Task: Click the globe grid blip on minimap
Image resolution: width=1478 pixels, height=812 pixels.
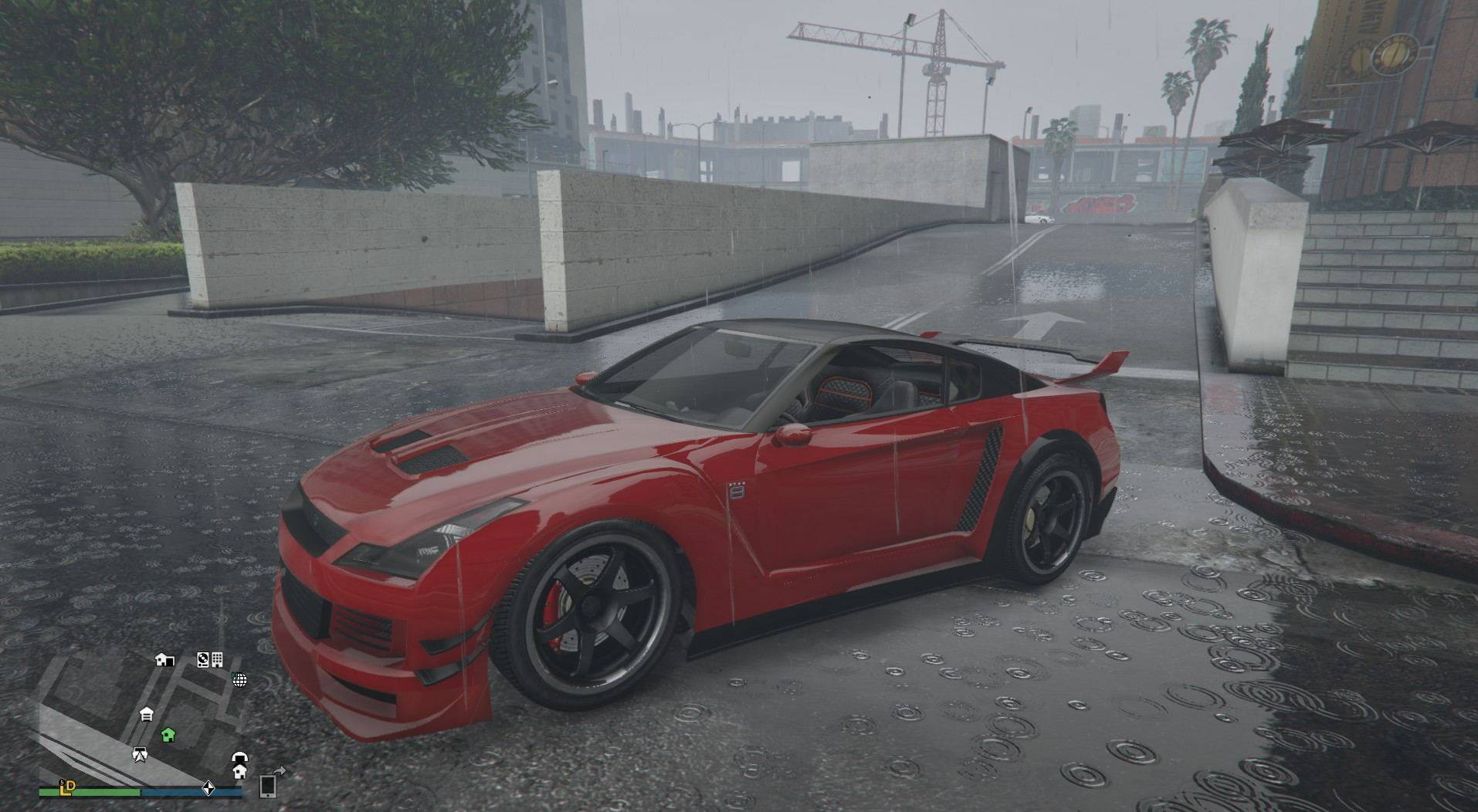Action: pyautogui.click(x=239, y=679)
